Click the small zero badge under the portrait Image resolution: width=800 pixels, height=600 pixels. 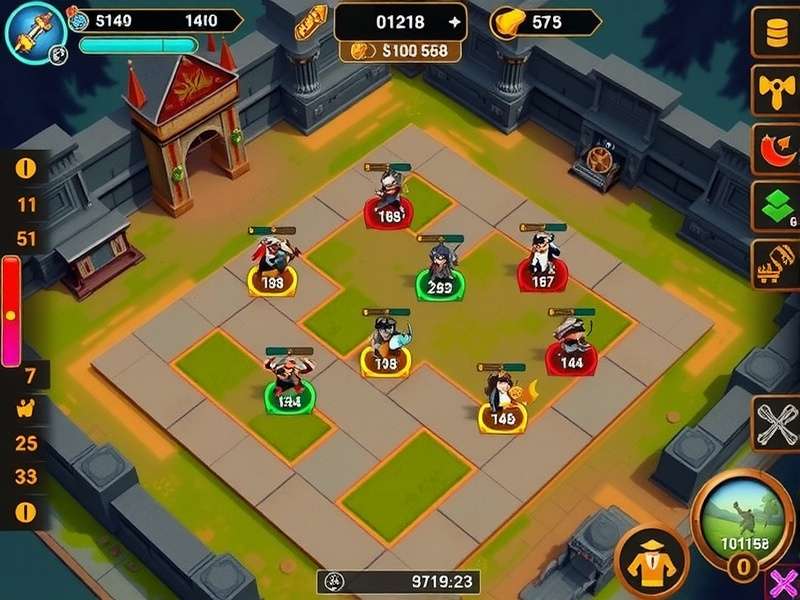click(x=741, y=569)
